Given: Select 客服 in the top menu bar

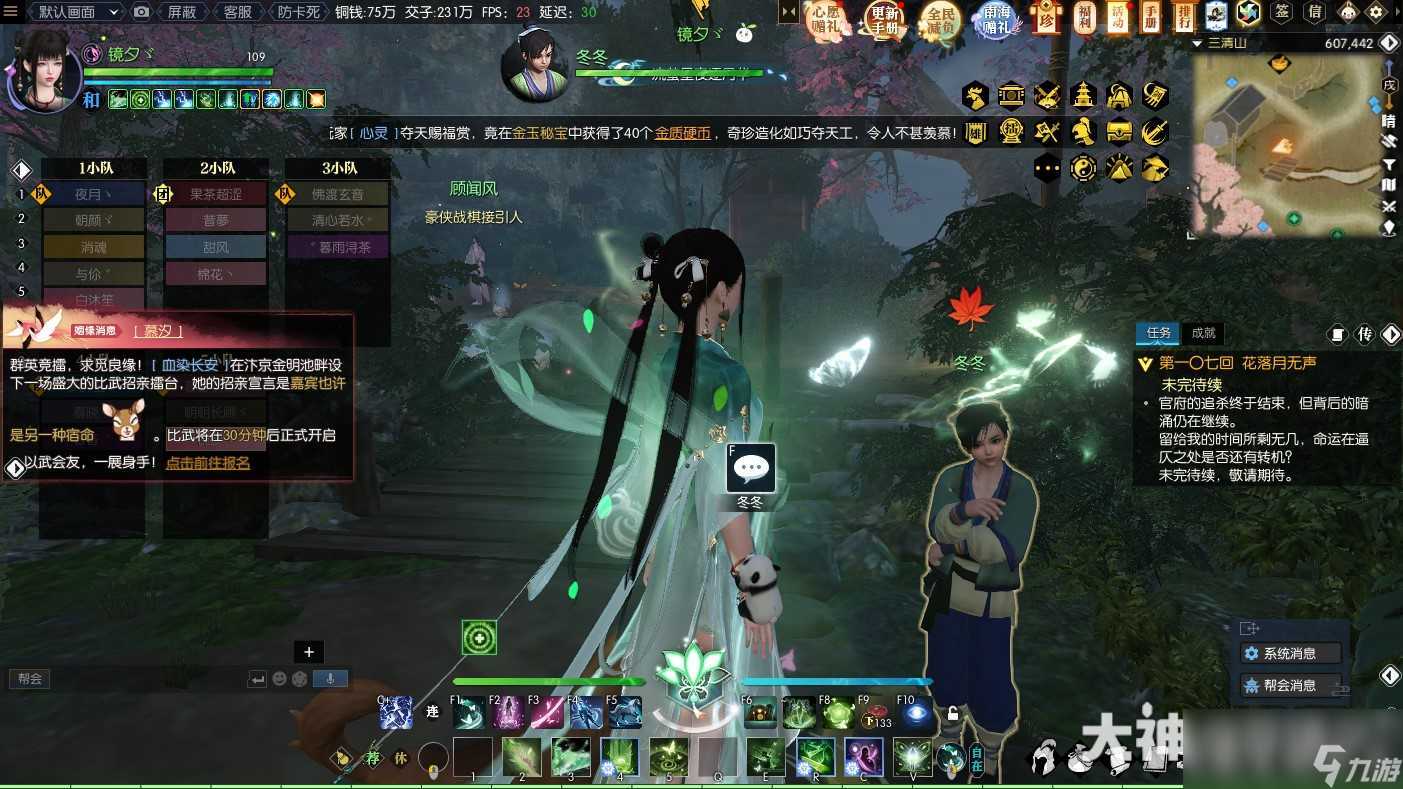Looking at the screenshot, I should click(x=238, y=12).
